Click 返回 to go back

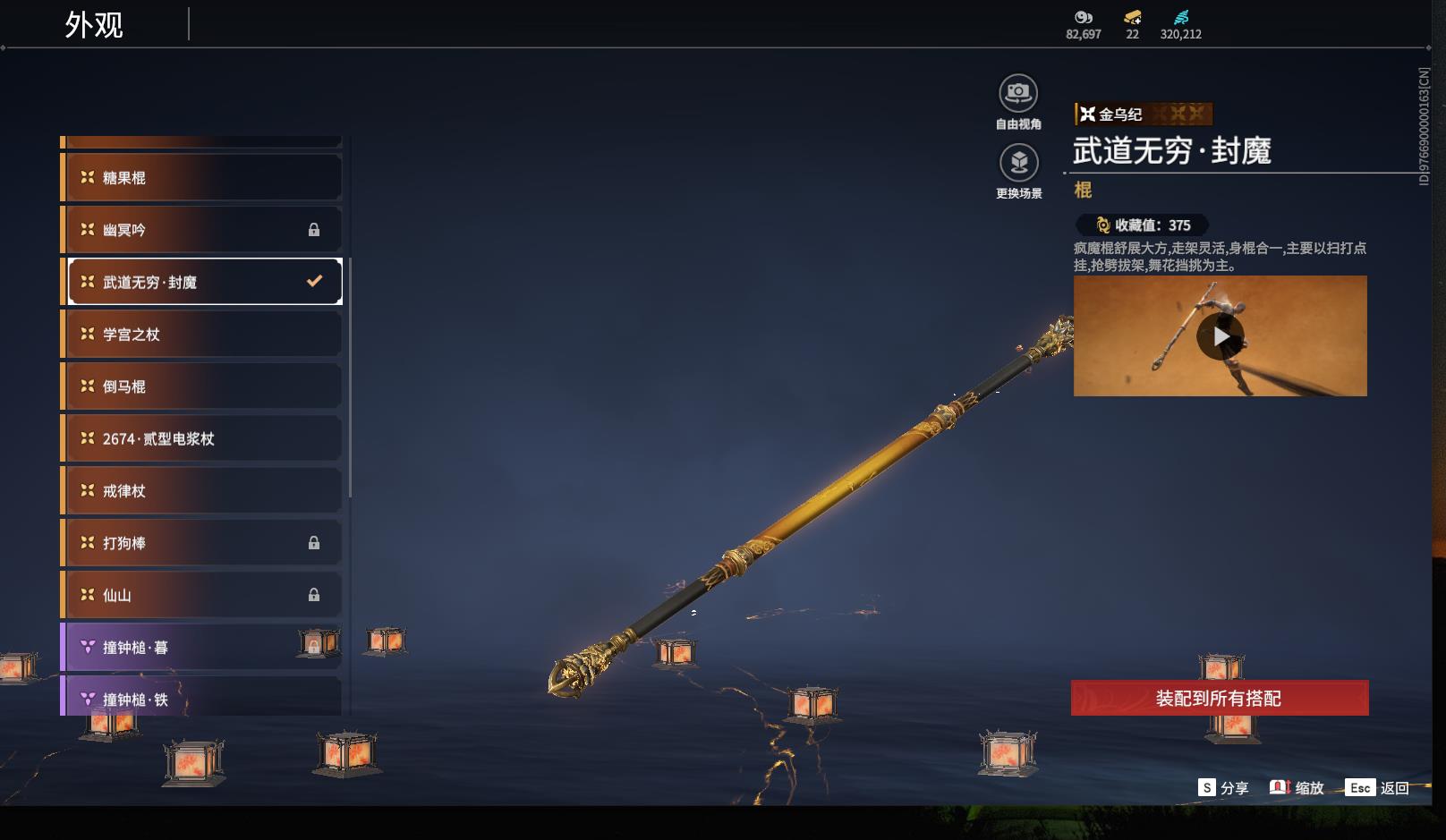(1379, 787)
